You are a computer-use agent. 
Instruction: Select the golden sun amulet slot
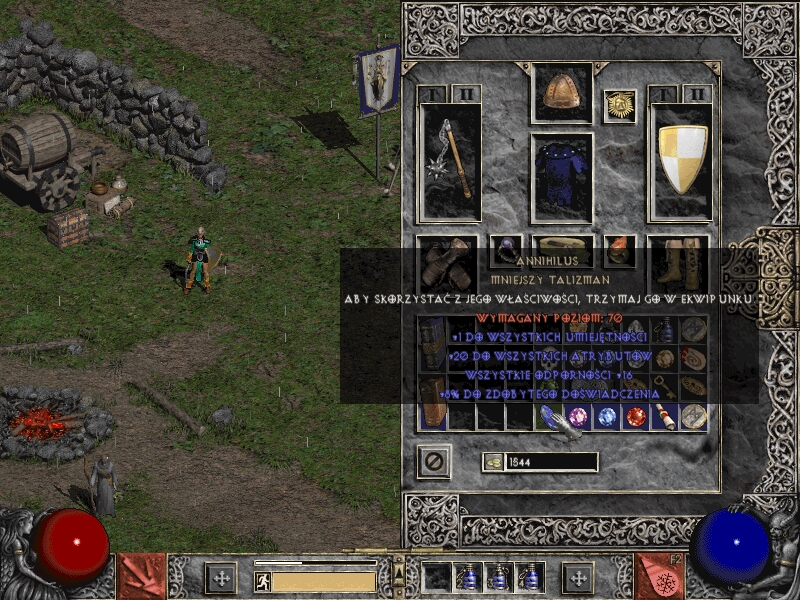(620, 106)
